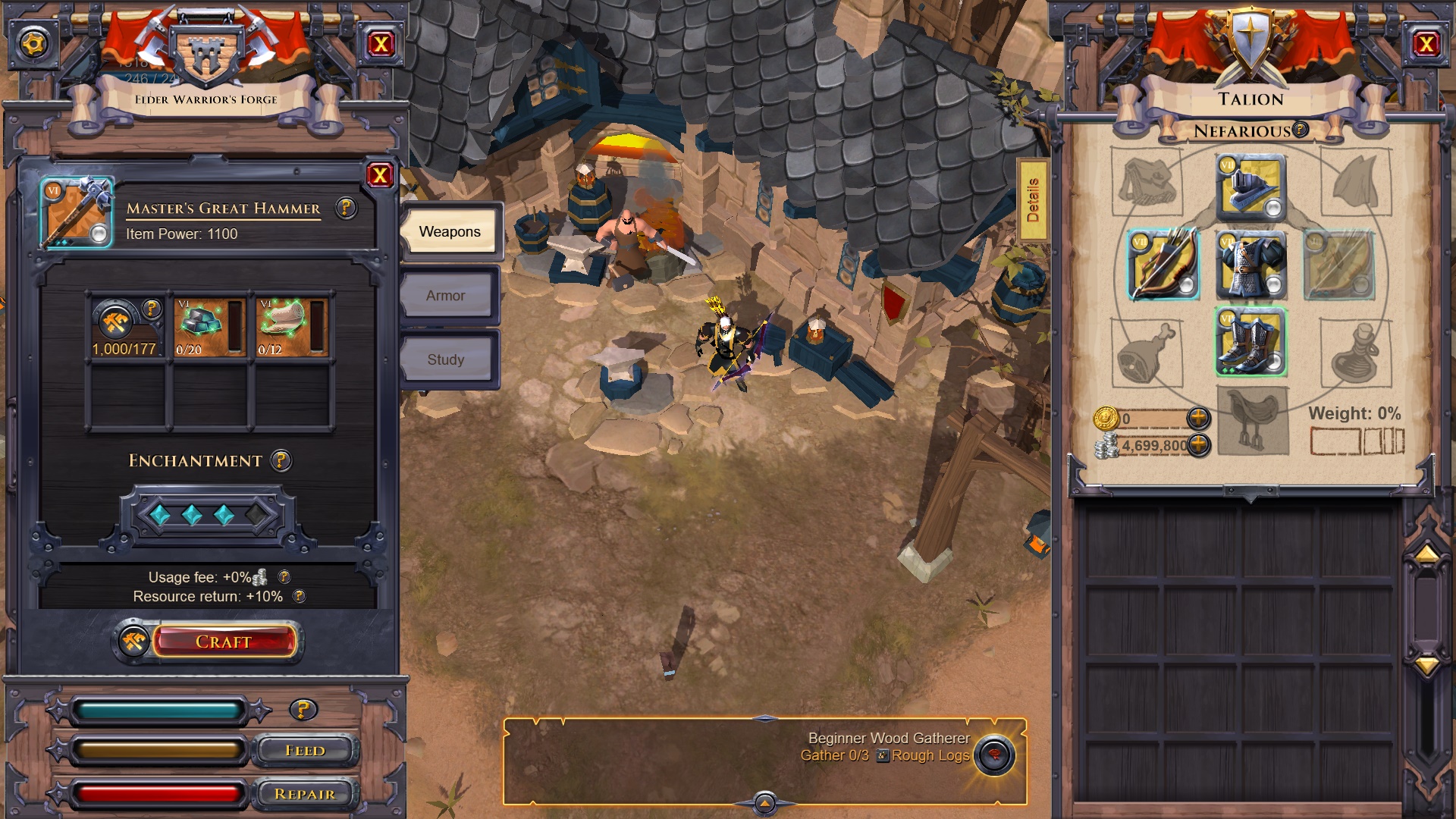Close Talion's inventory window
1456x819 pixels.
point(1426,44)
